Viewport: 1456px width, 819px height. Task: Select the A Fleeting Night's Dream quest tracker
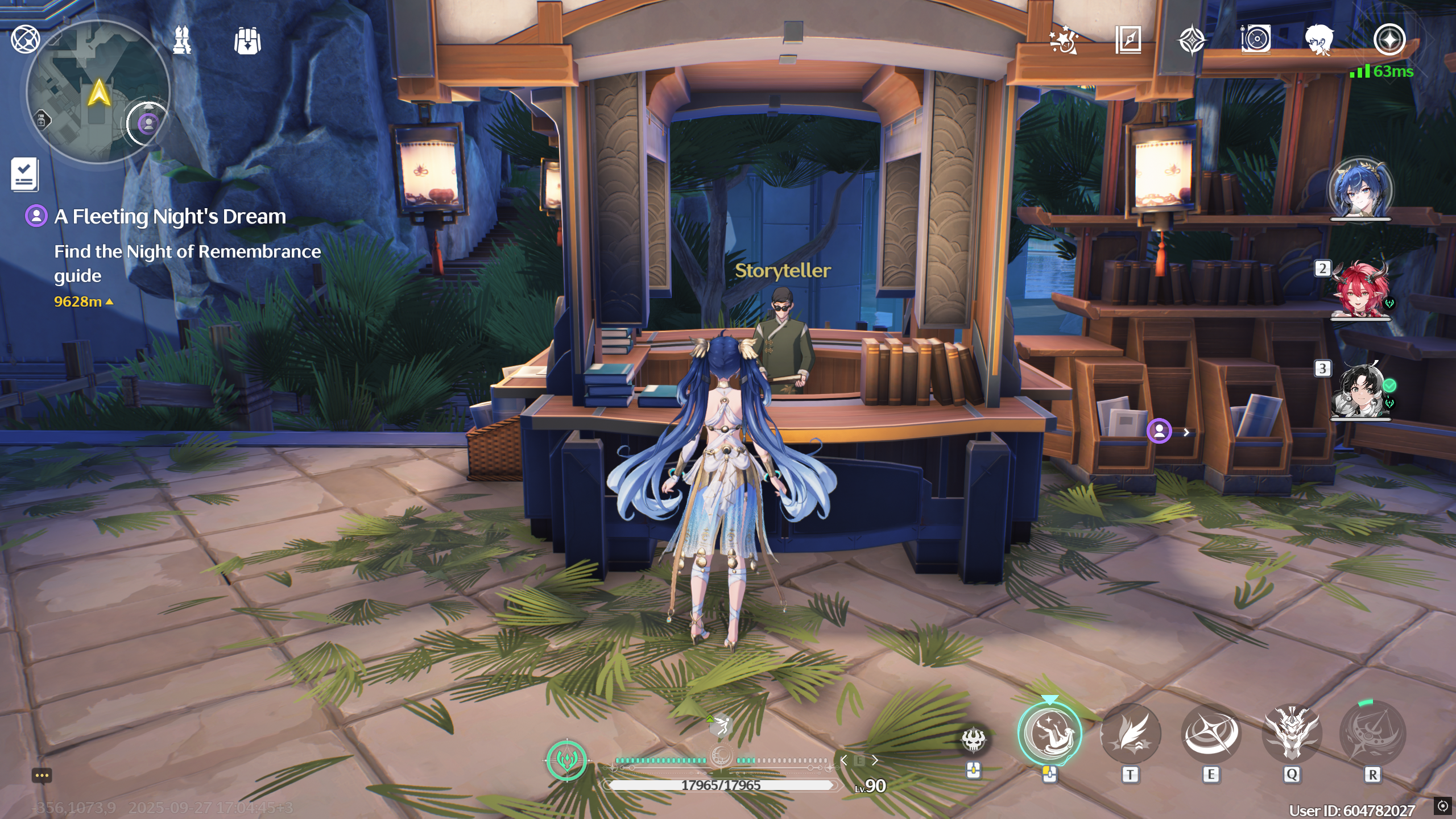click(169, 217)
